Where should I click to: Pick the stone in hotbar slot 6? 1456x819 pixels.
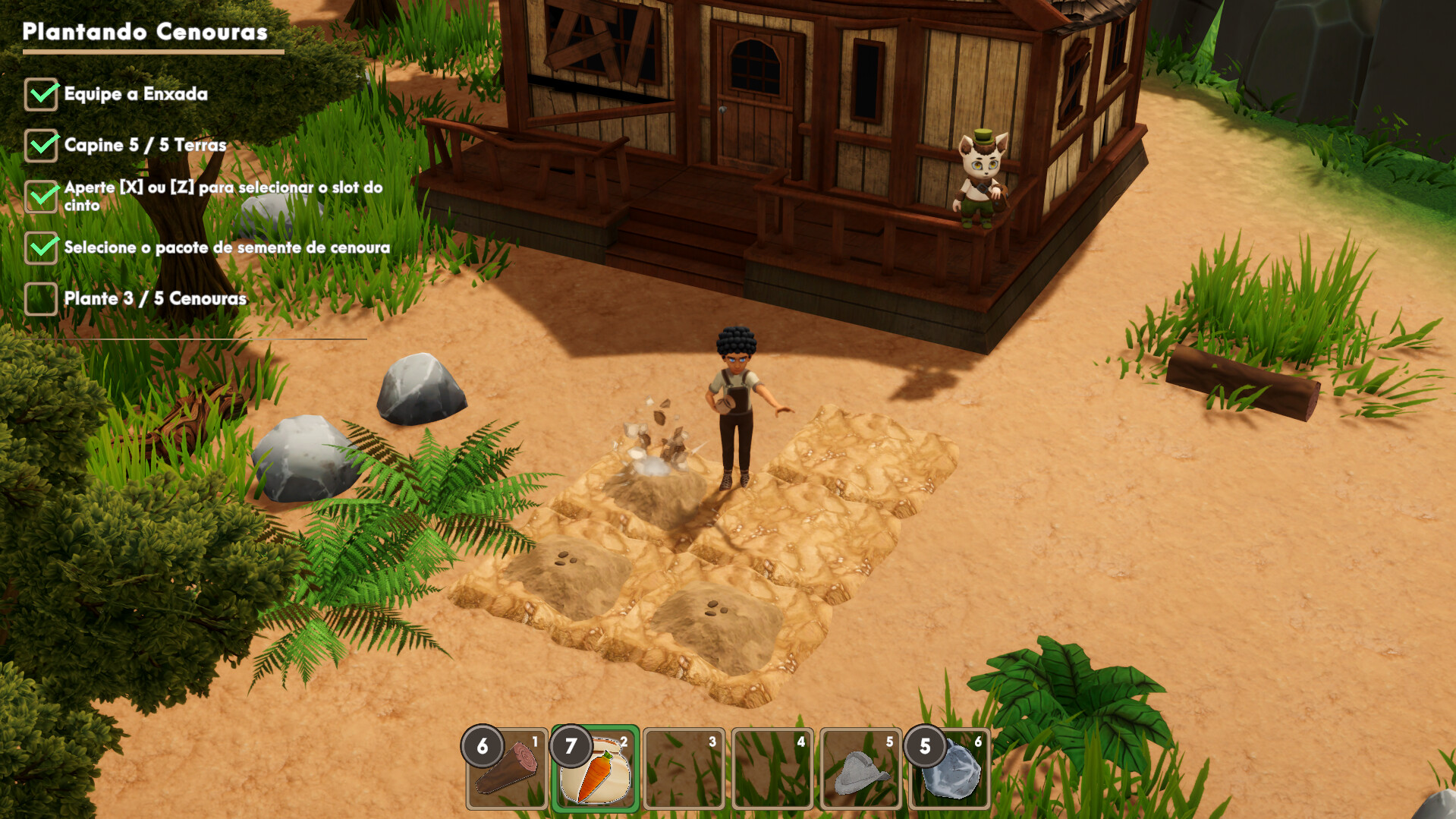pos(950,768)
